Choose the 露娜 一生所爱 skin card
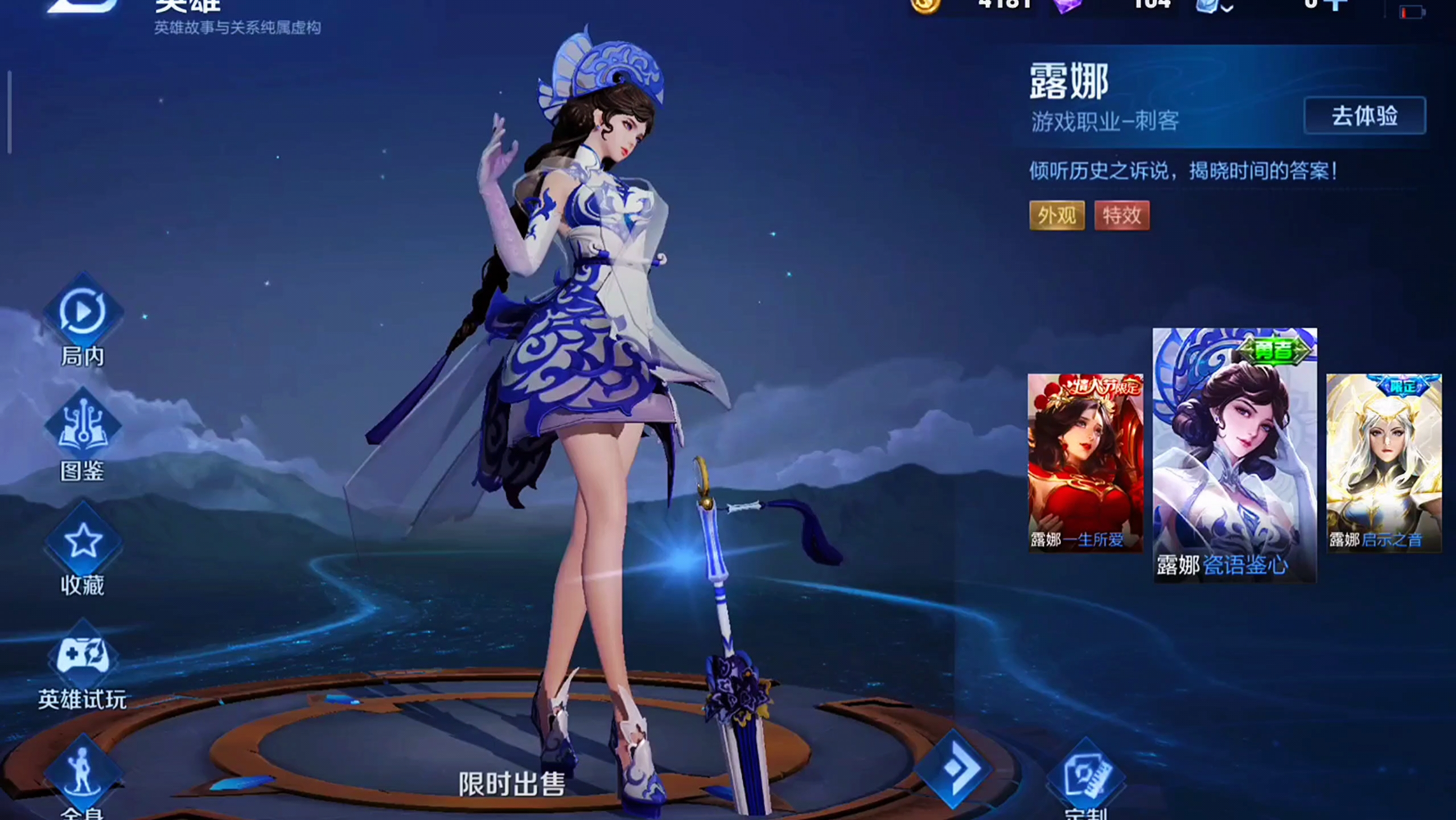 (x=1085, y=462)
